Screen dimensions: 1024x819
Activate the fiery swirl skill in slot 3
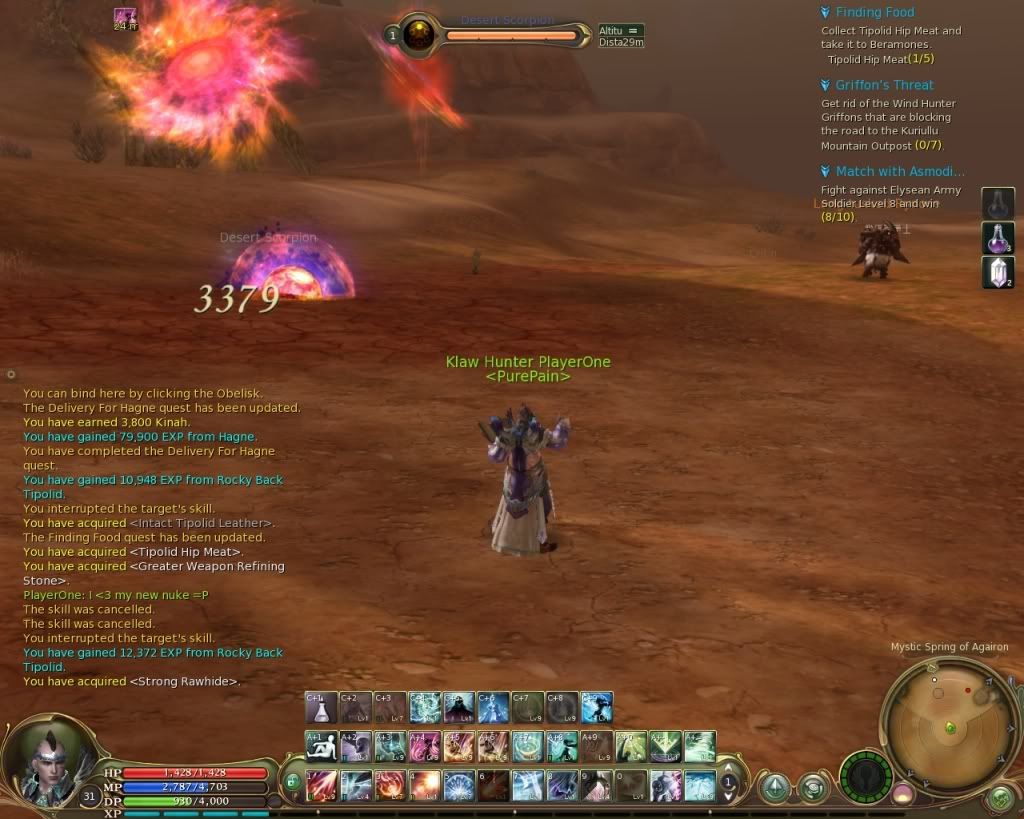(390, 785)
